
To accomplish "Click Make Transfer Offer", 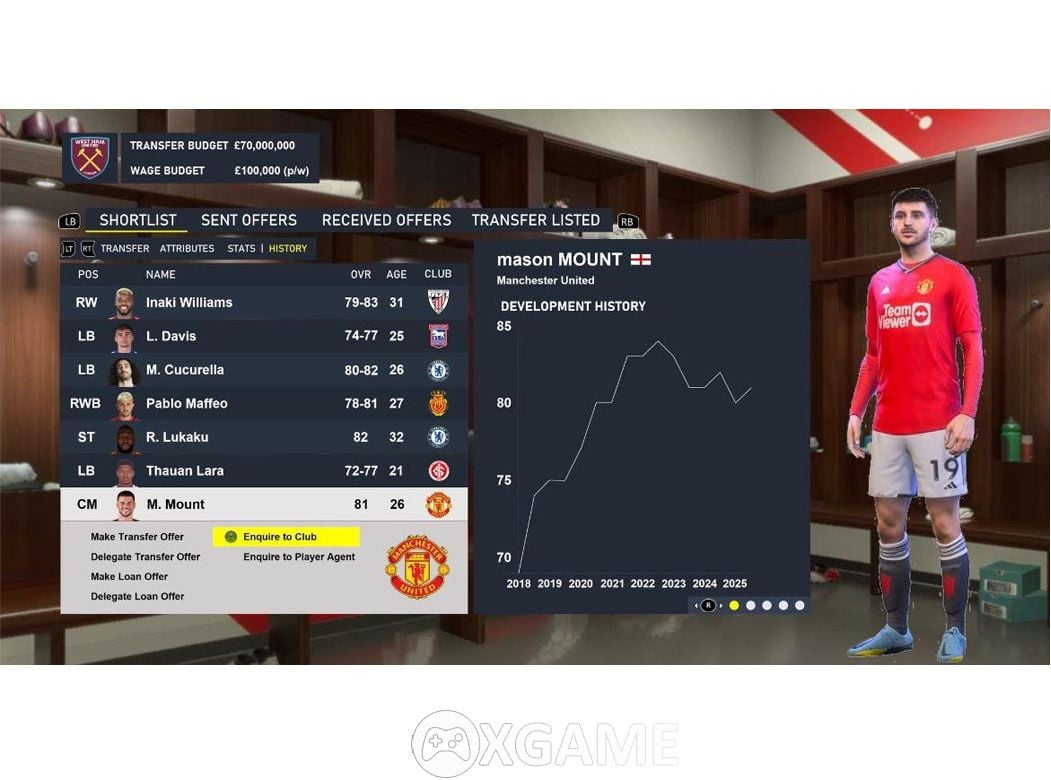I will click(137, 537).
